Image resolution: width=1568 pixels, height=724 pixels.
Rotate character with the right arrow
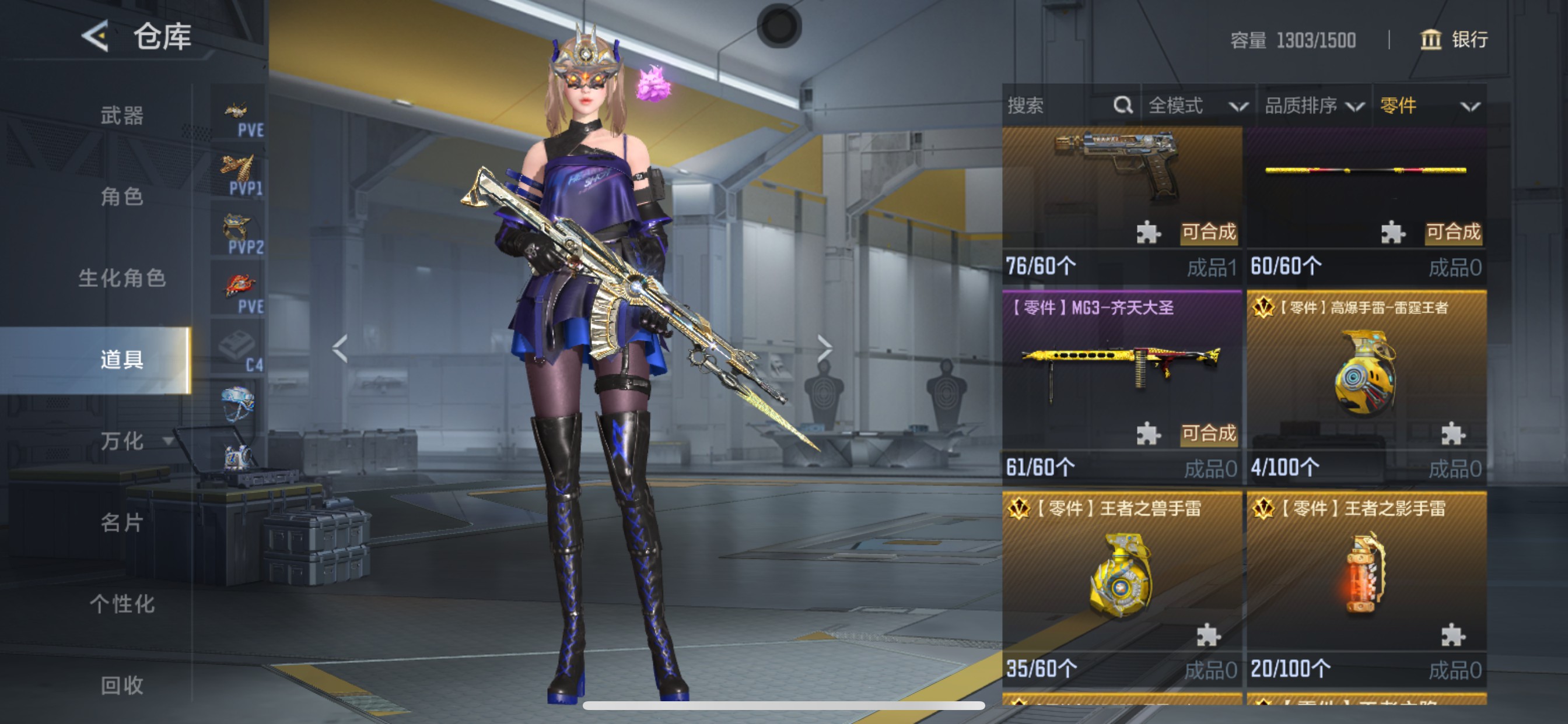click(824, 349)
